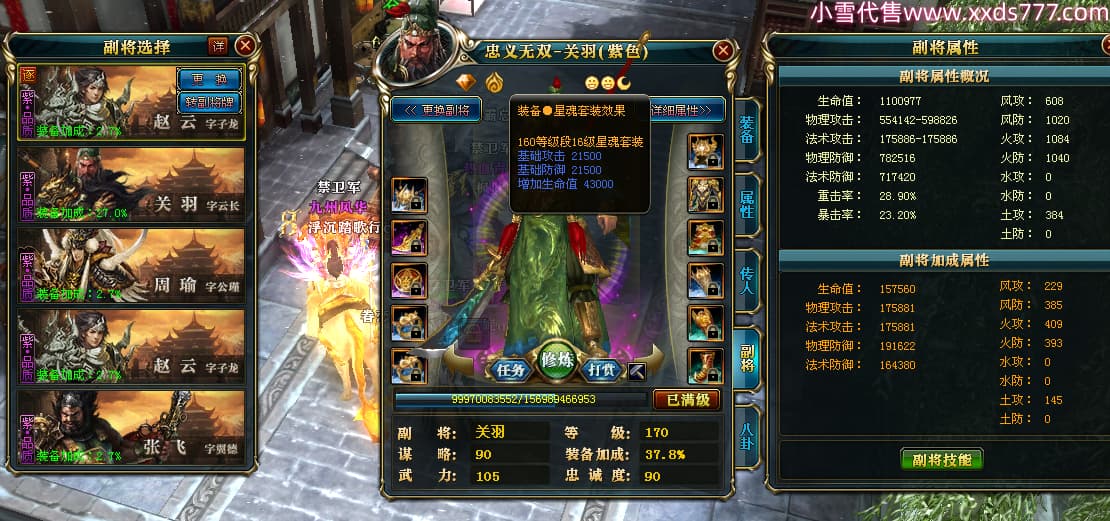Click the 转副将牌 button
This screenshot has height=521, width=1110.
210,101
